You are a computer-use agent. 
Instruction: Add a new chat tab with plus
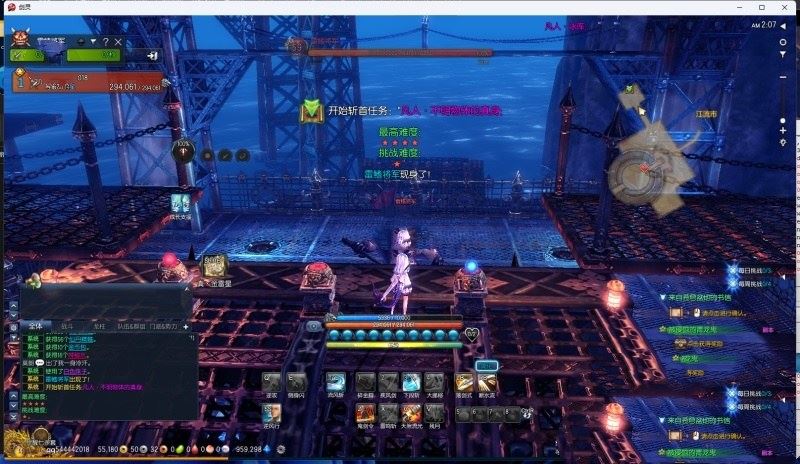pyautogui.click(x=186, y=326)
